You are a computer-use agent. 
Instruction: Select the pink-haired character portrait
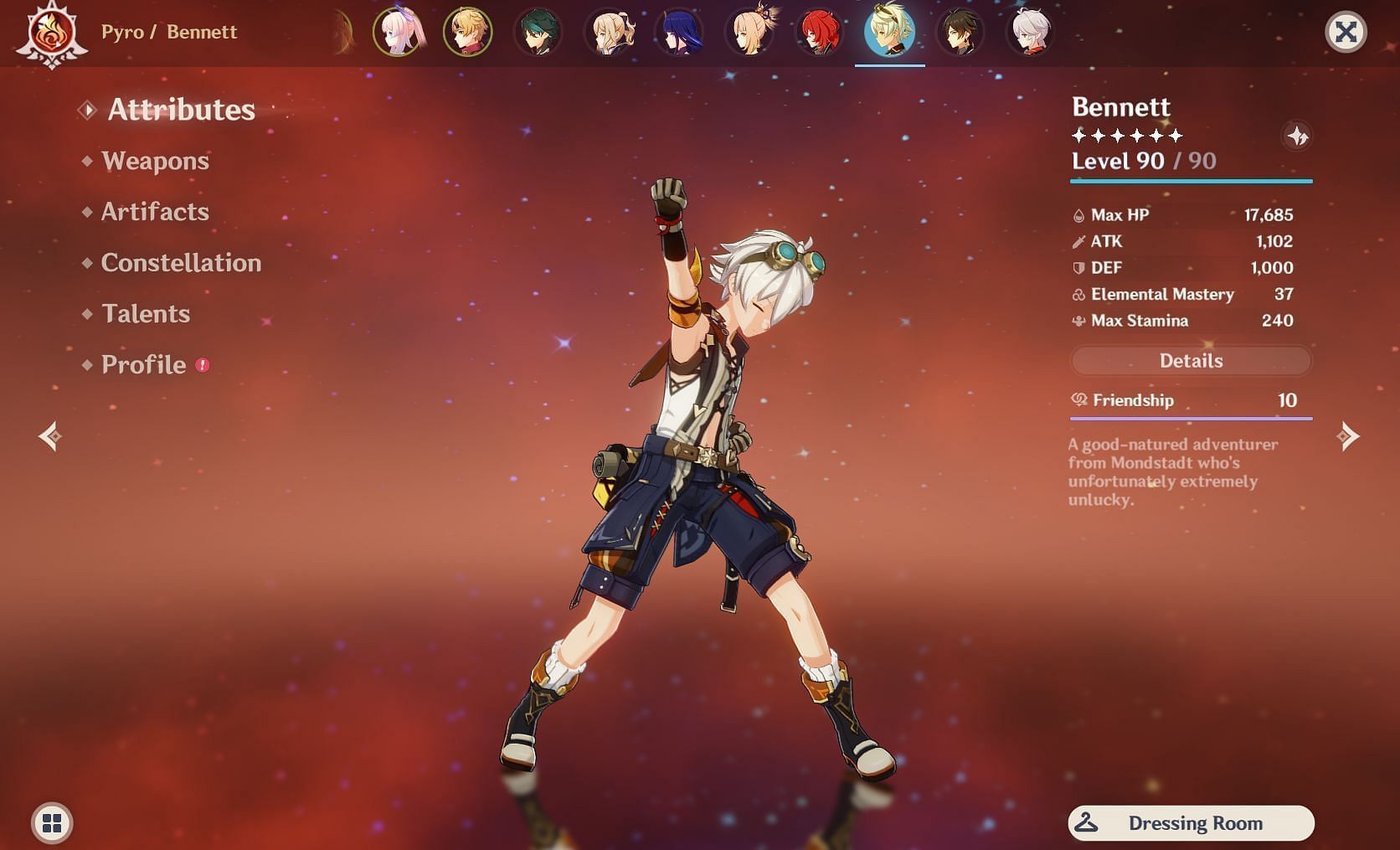pos(398,33)
